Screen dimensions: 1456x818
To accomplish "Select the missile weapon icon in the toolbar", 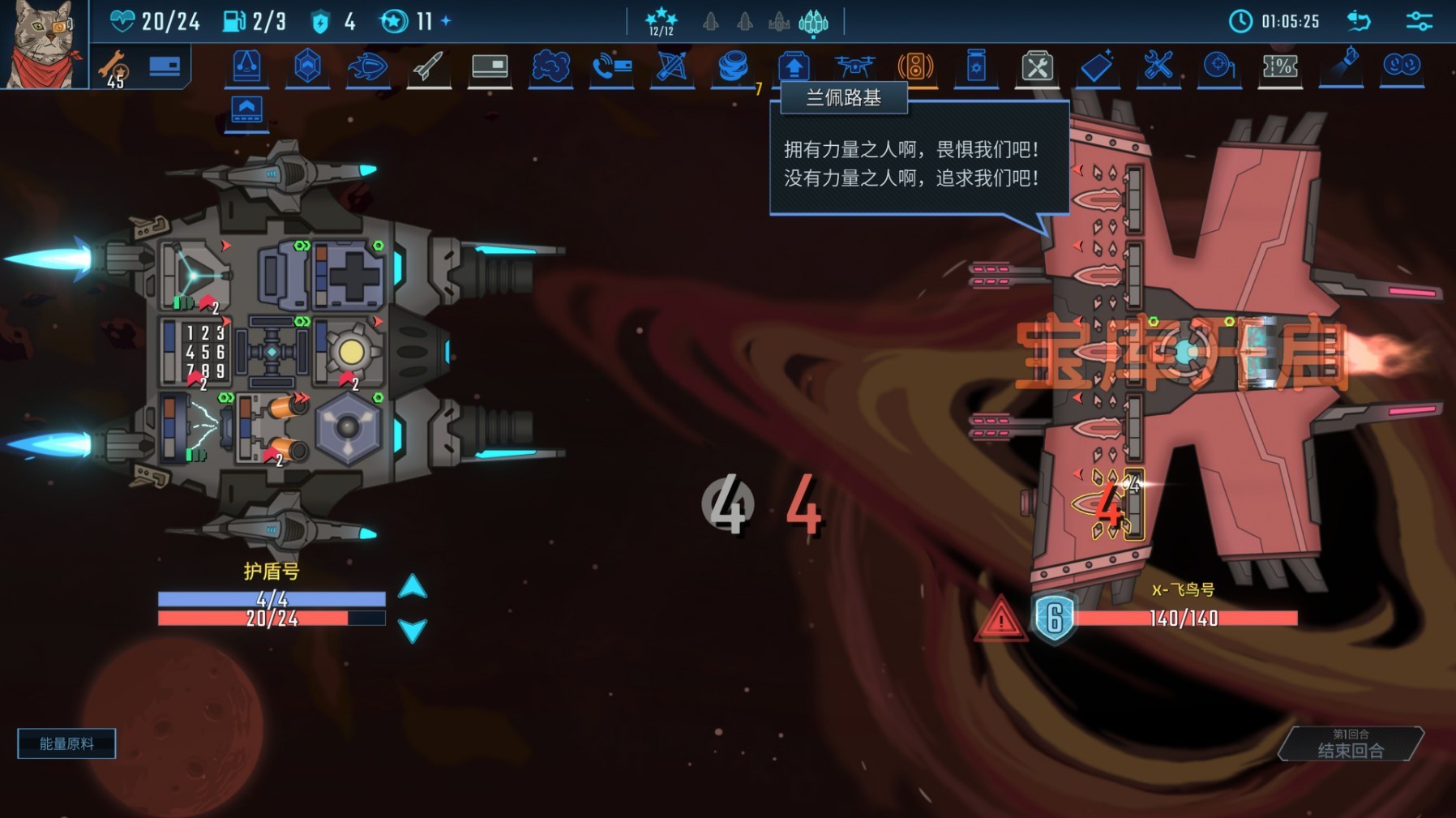I will (x=430, y=69).
